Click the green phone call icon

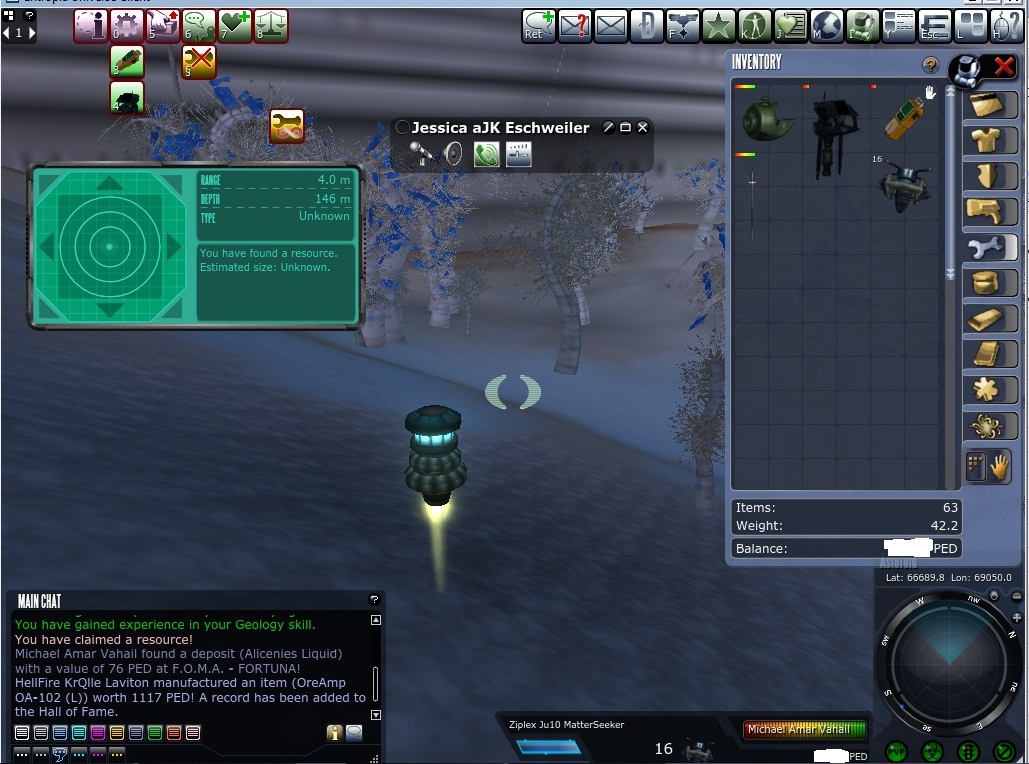[x=486, y=154]
